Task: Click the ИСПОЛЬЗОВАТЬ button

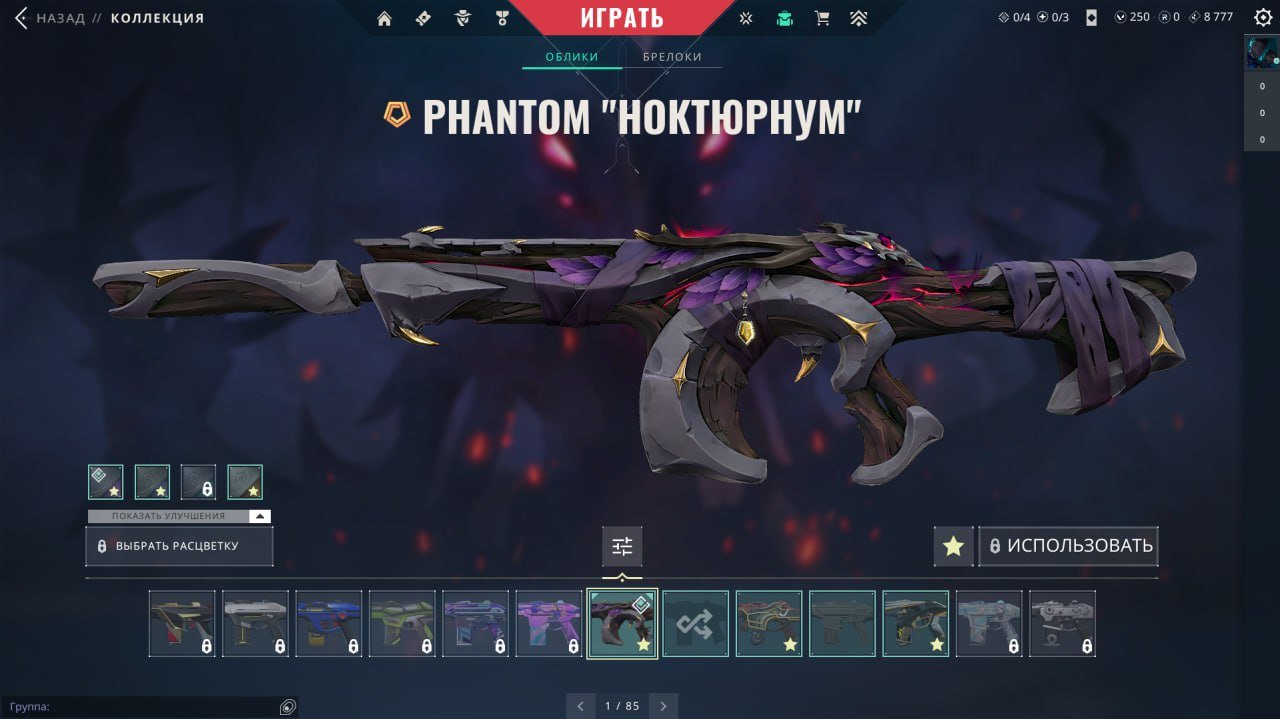Action: tap(1069, 546)
